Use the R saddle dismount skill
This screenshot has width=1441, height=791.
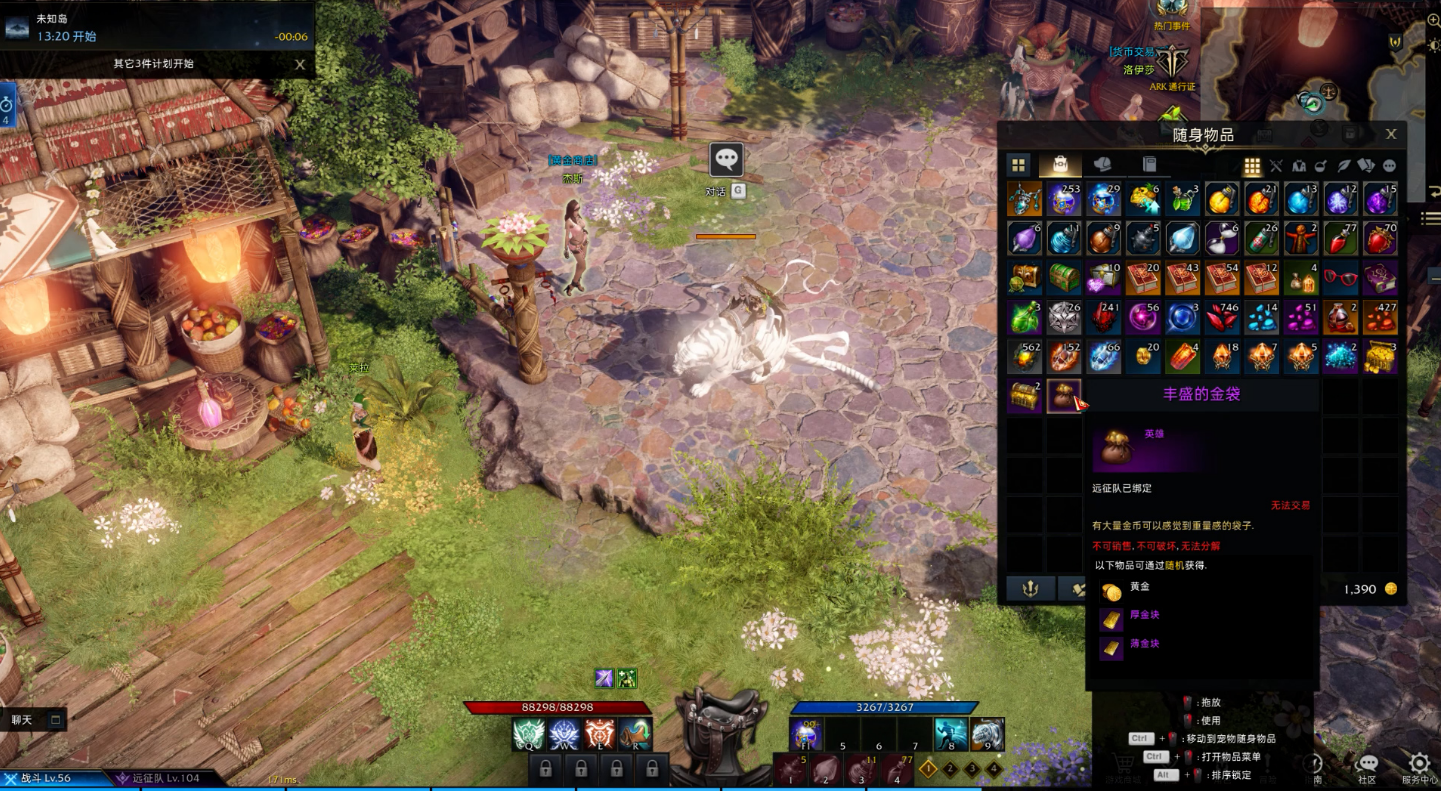click(x=635, y=735)
